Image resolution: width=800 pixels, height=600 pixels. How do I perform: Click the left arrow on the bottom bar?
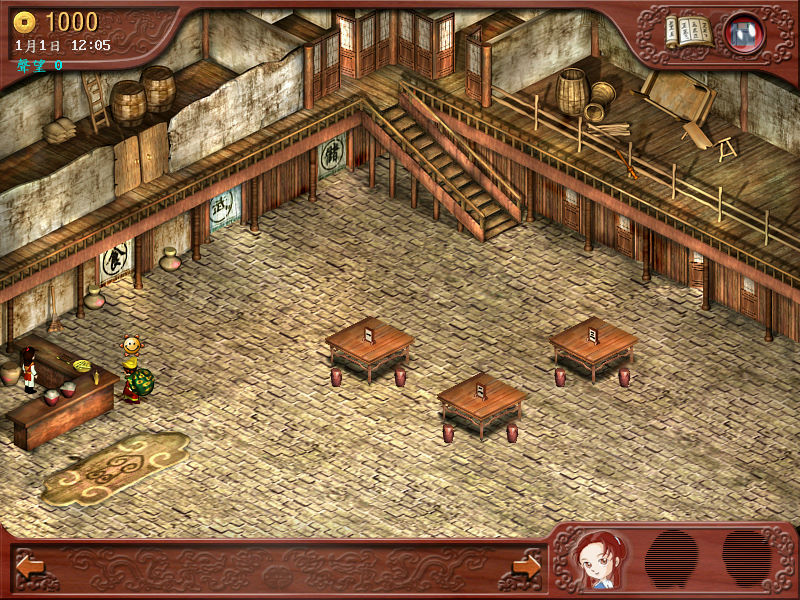click(x=29, y=566)
